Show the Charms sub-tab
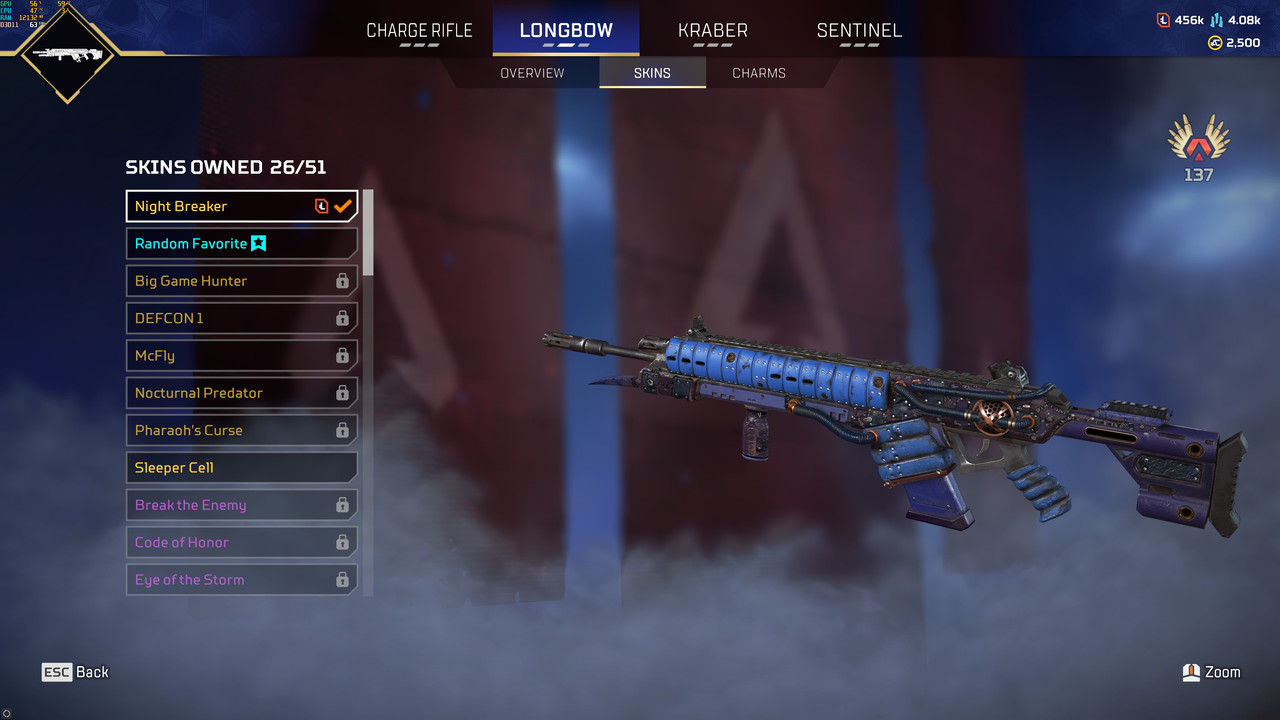1280x720 pixels. click(x=759, y=73)
